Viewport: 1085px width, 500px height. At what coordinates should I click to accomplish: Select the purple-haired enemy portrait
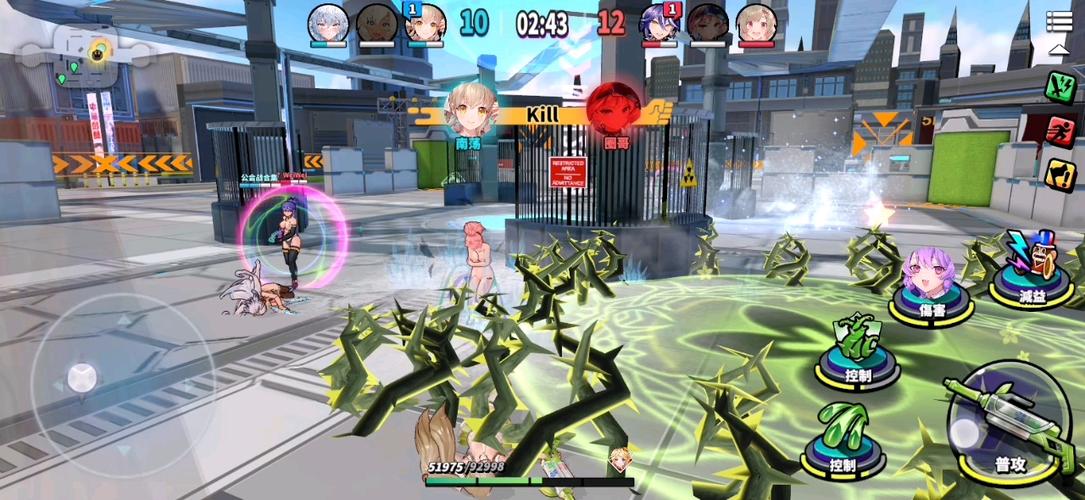click(660, 23)
